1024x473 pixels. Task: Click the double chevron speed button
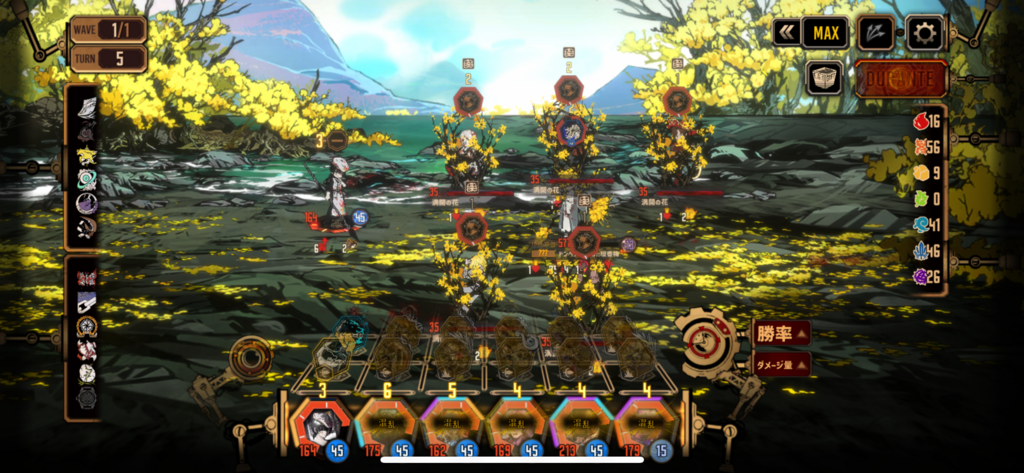point(787,33)
